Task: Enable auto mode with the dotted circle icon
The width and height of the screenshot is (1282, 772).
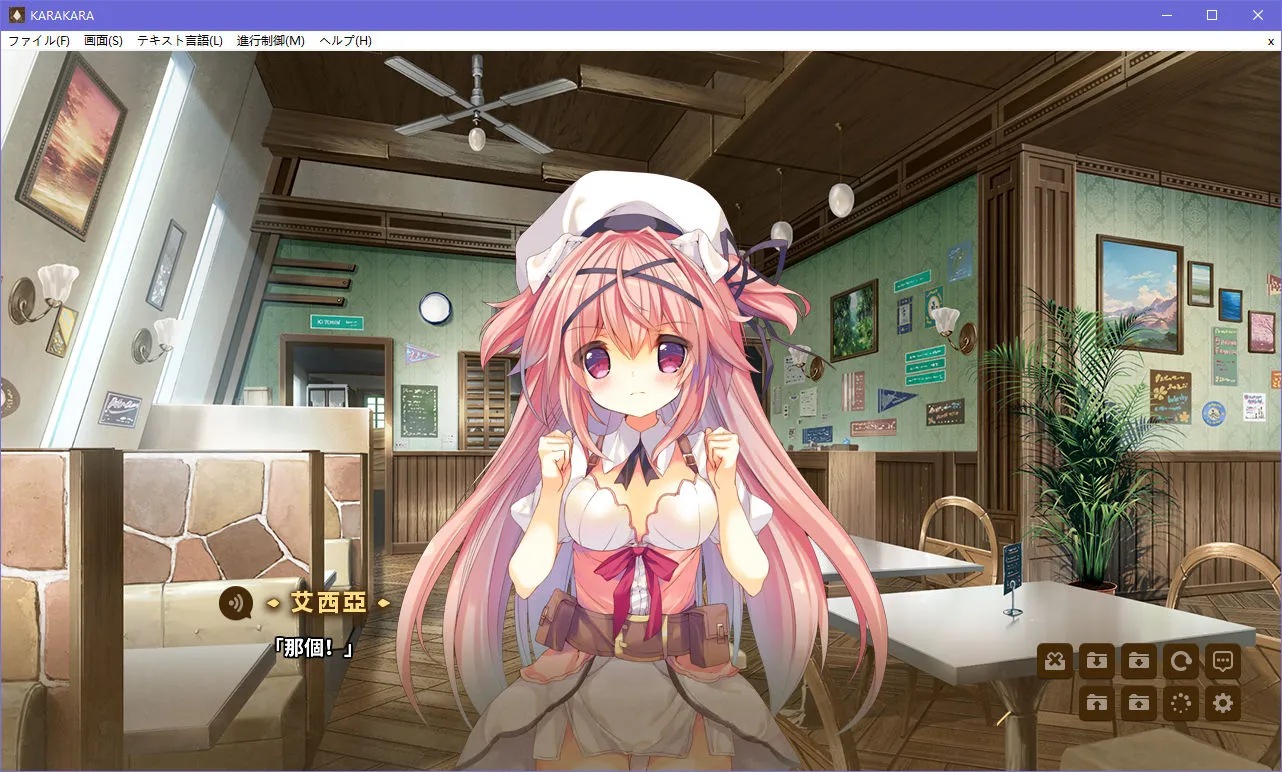Action: 1180,703
